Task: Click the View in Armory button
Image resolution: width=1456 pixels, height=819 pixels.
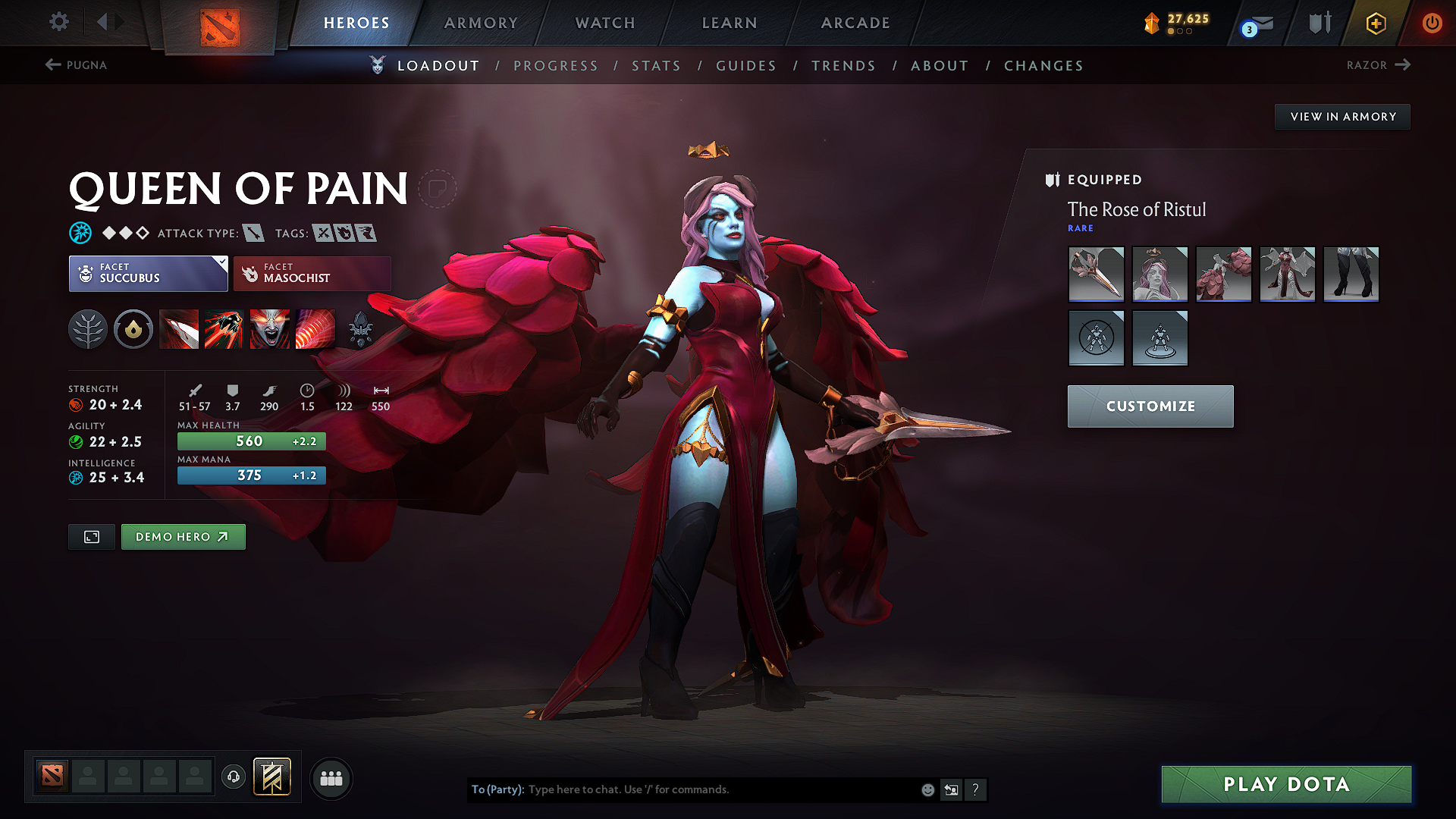Action: click(1342, 116)
